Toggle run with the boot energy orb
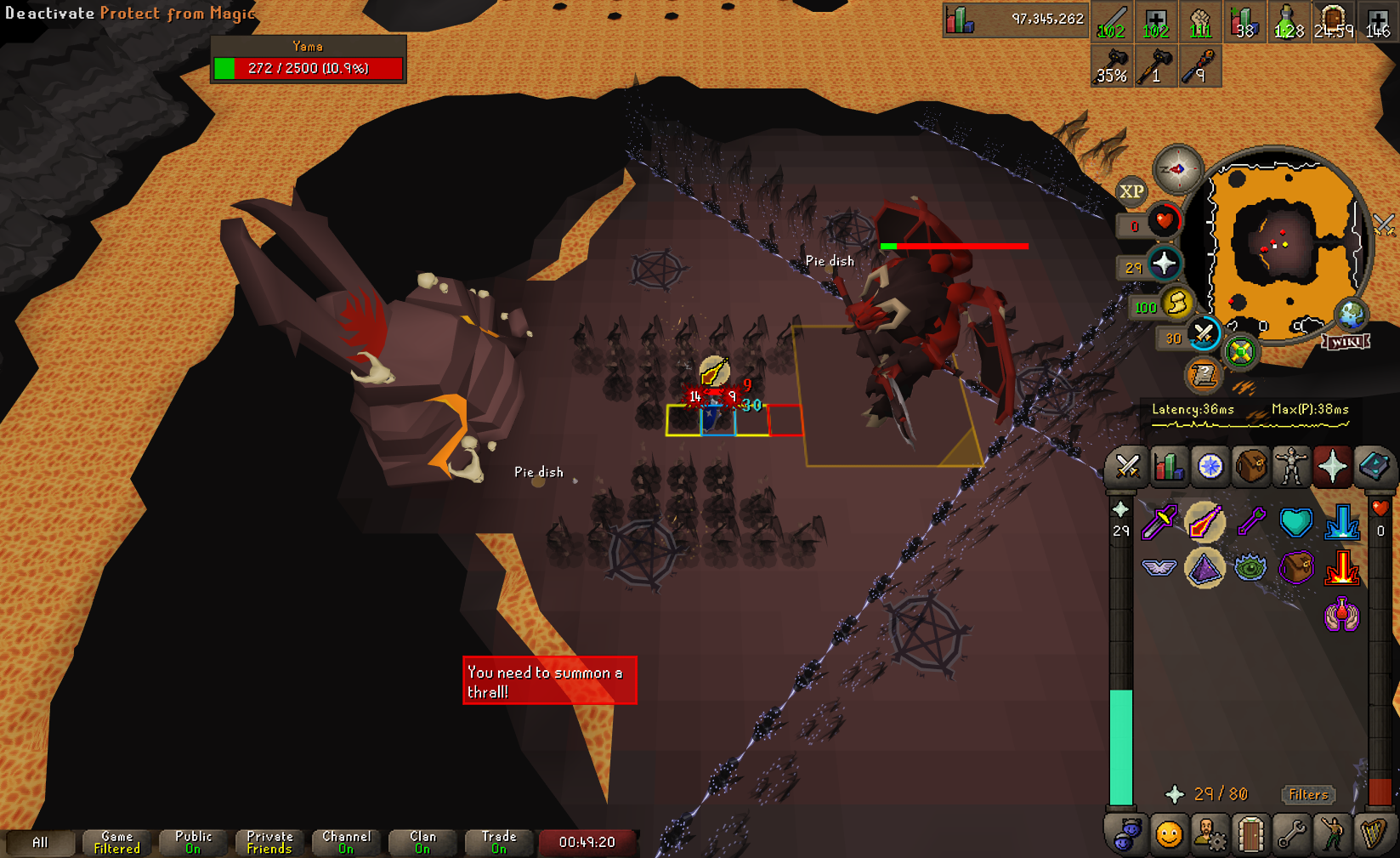This screenshot has height=858, width=1400. pos(1176,303)
